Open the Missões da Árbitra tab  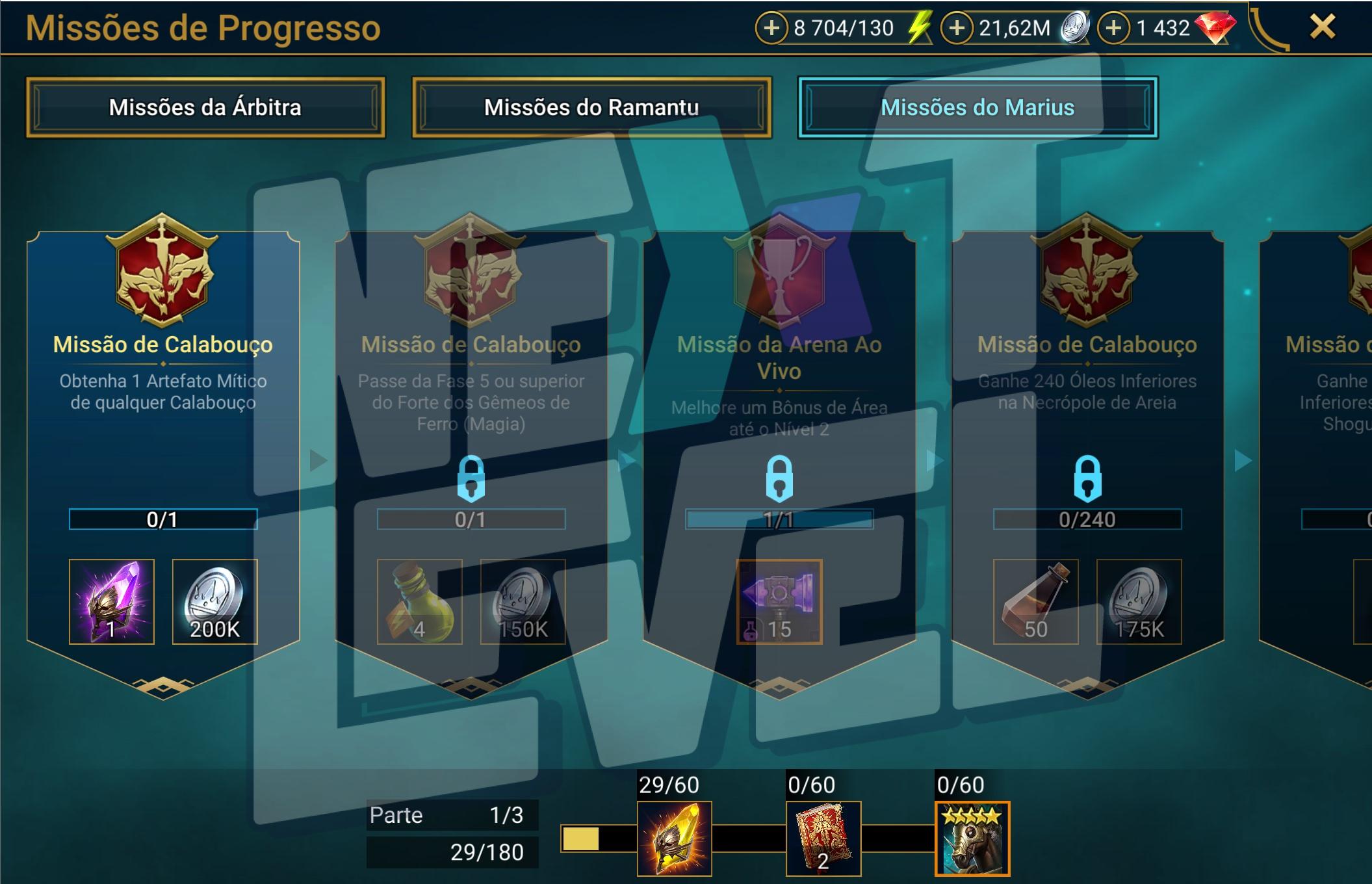click(x=205, y=107)
